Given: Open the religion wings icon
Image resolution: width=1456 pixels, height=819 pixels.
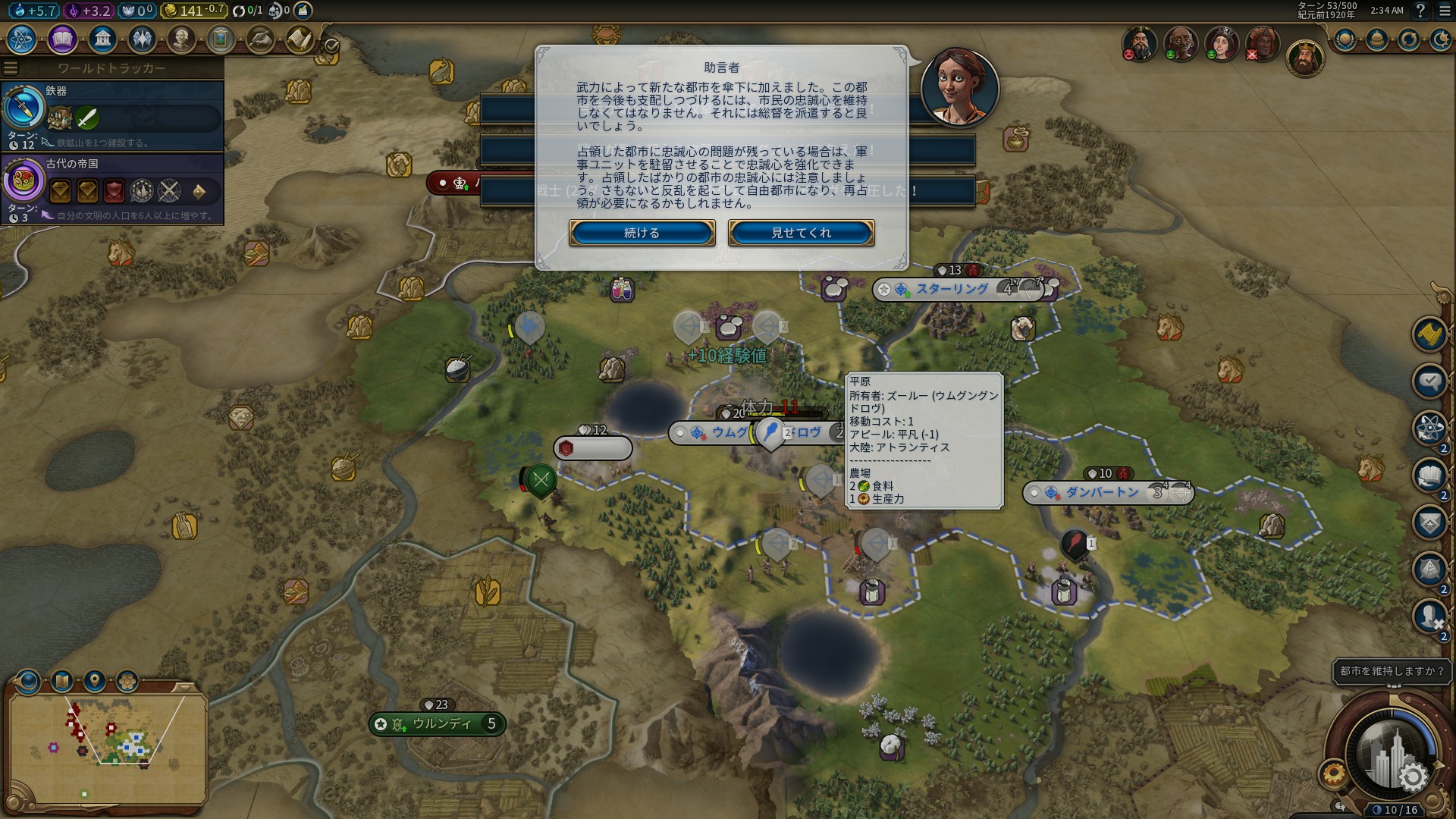Looking at the screenshot, I should coord(142,39).
